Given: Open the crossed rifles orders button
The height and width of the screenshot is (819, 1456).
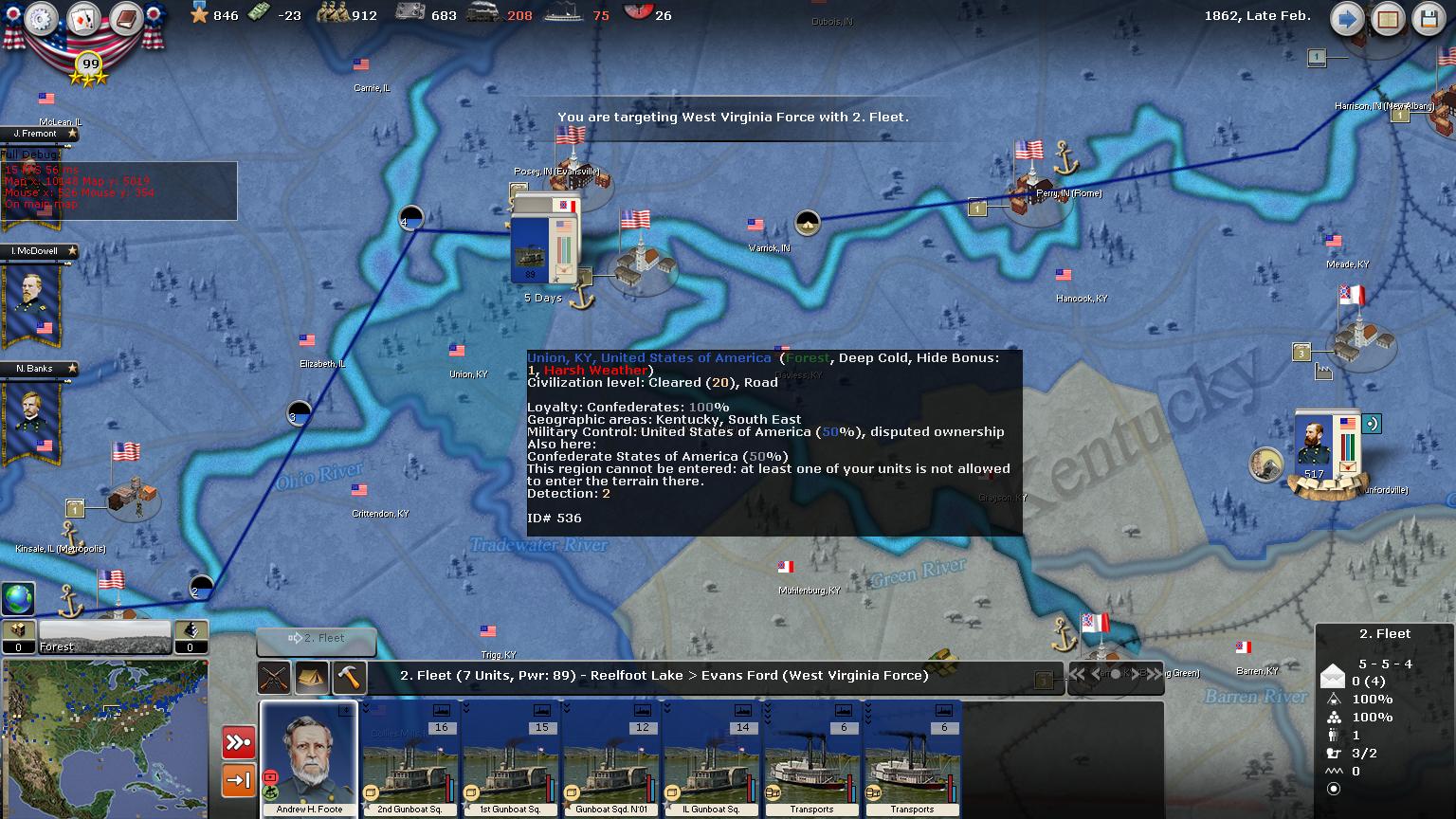Looking at the screenshot, I should 275,677.
